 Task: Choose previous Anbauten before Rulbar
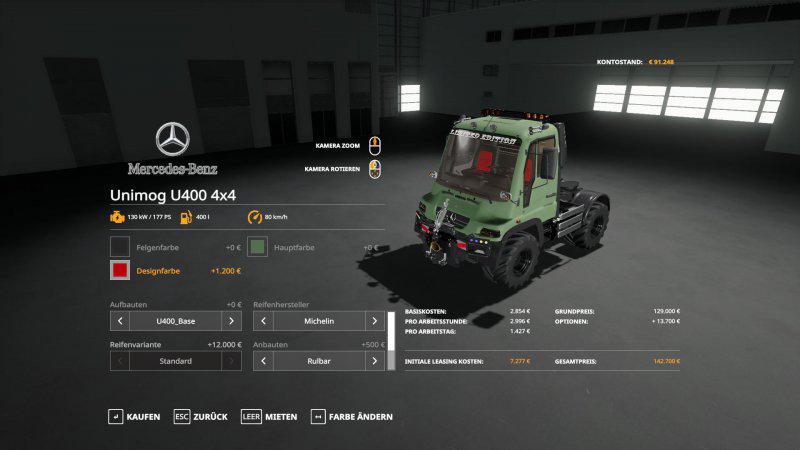[x=263, y=360]
